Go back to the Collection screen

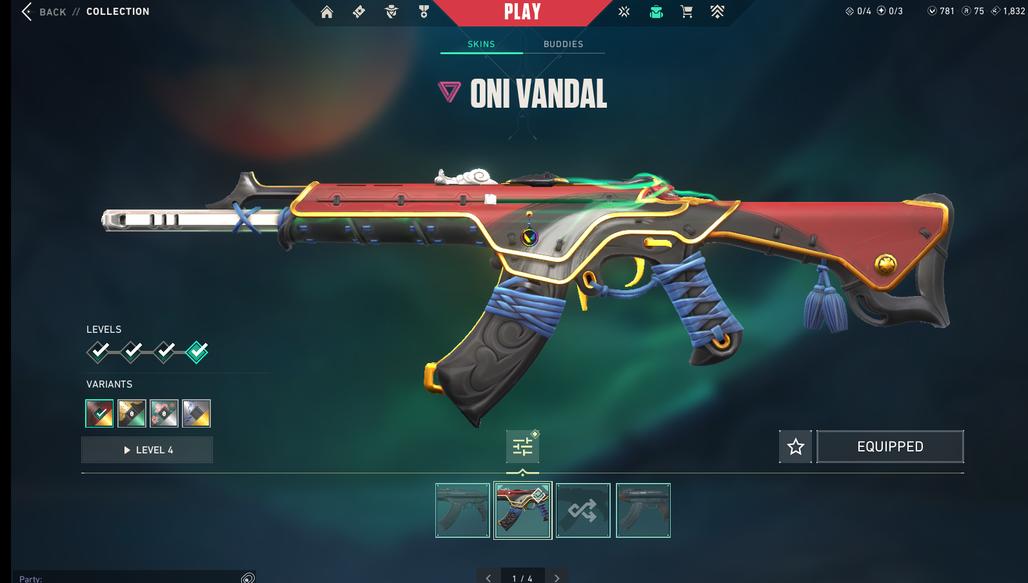44,12
